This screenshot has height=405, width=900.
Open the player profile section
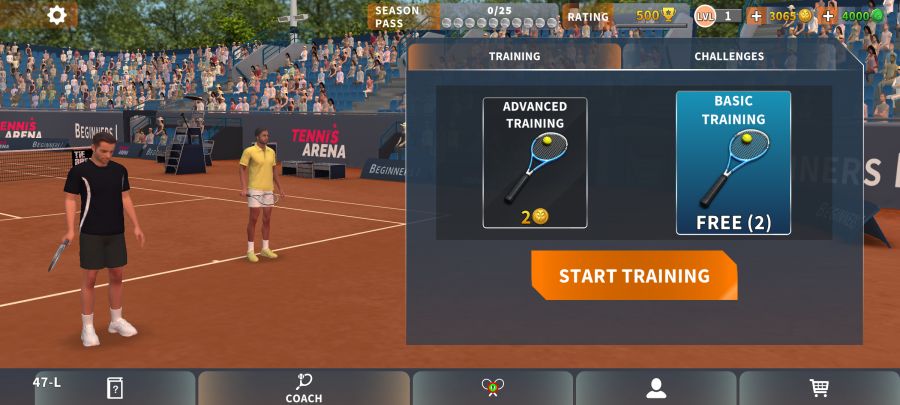tap(656, 388)
